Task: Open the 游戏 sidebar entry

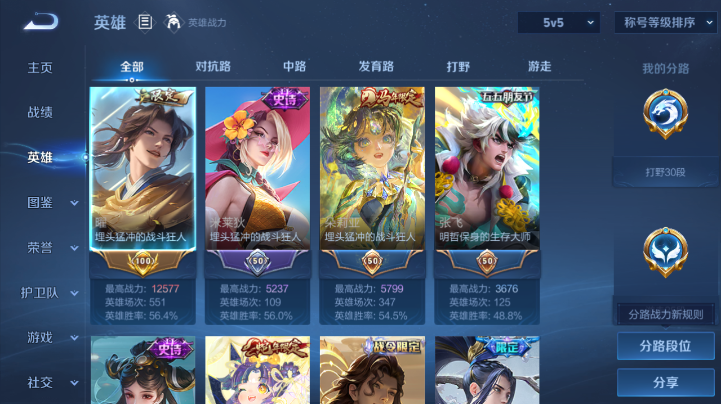Action: tap(40, 337)
